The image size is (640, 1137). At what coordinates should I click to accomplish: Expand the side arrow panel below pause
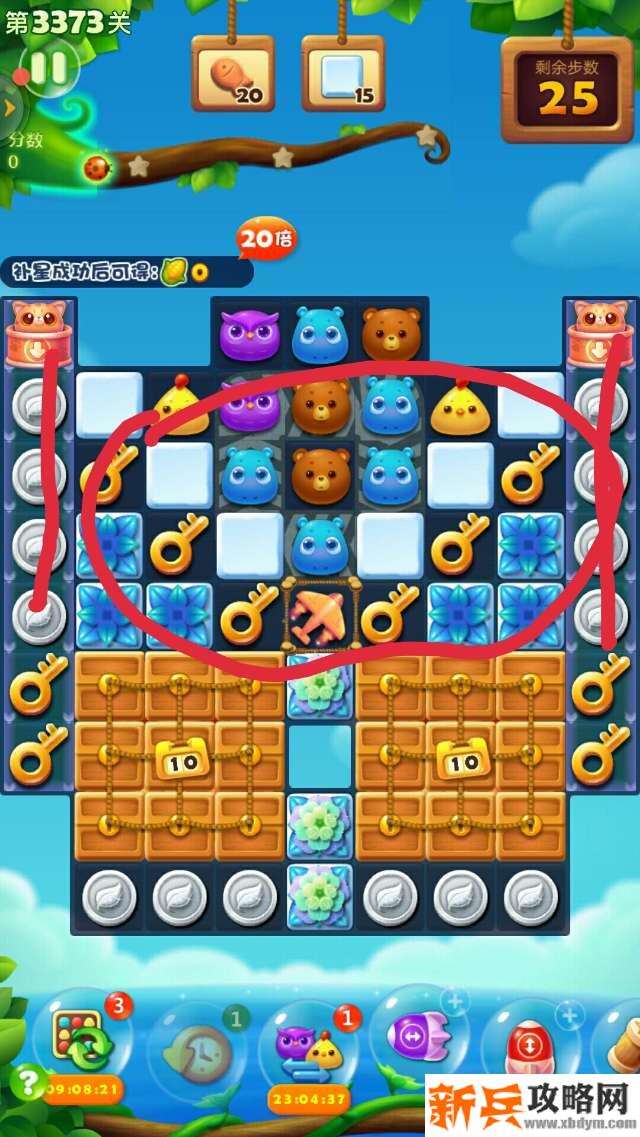click(x=9, y=107)
